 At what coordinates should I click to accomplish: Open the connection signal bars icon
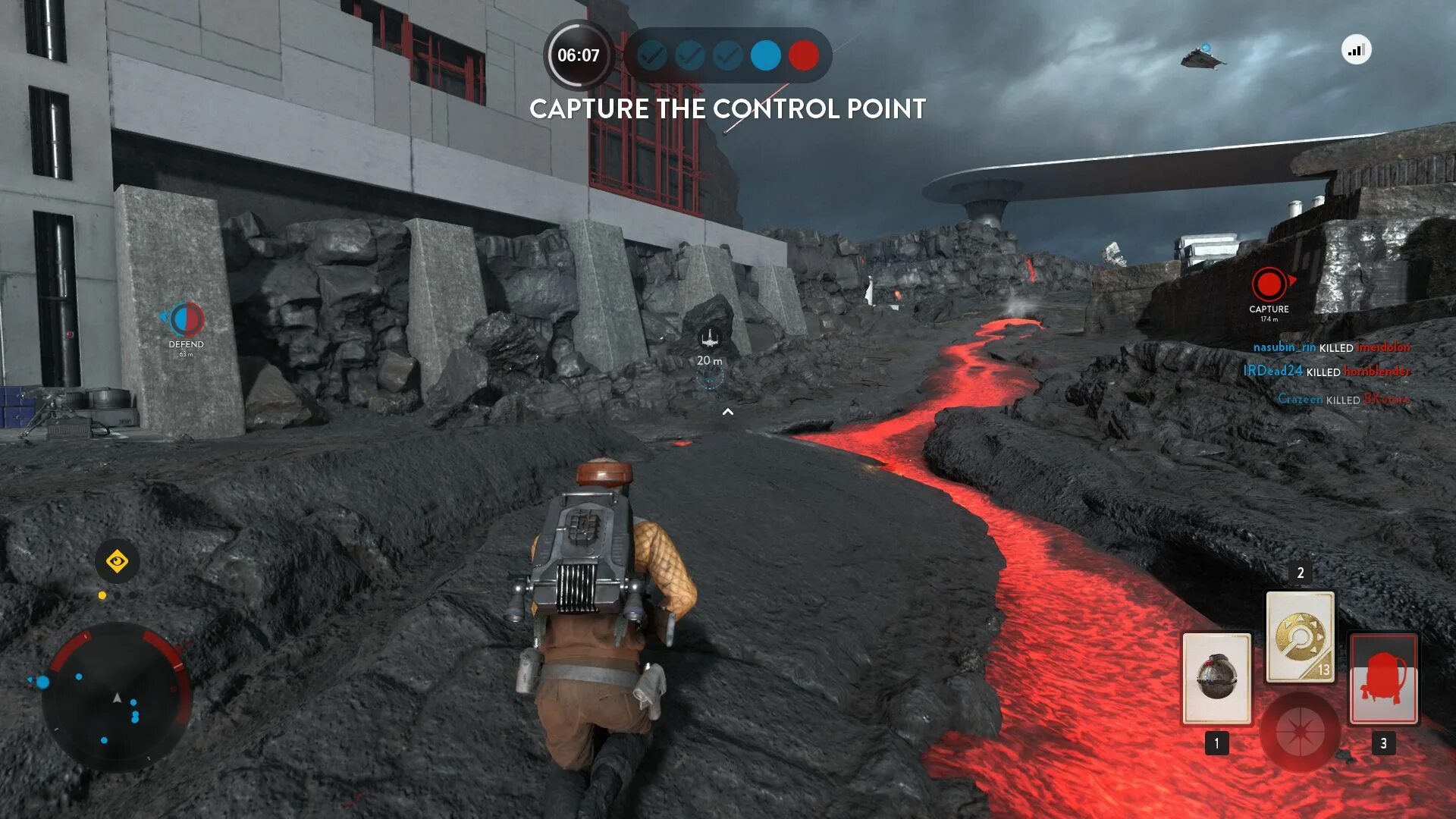[x=1356, y=51]
